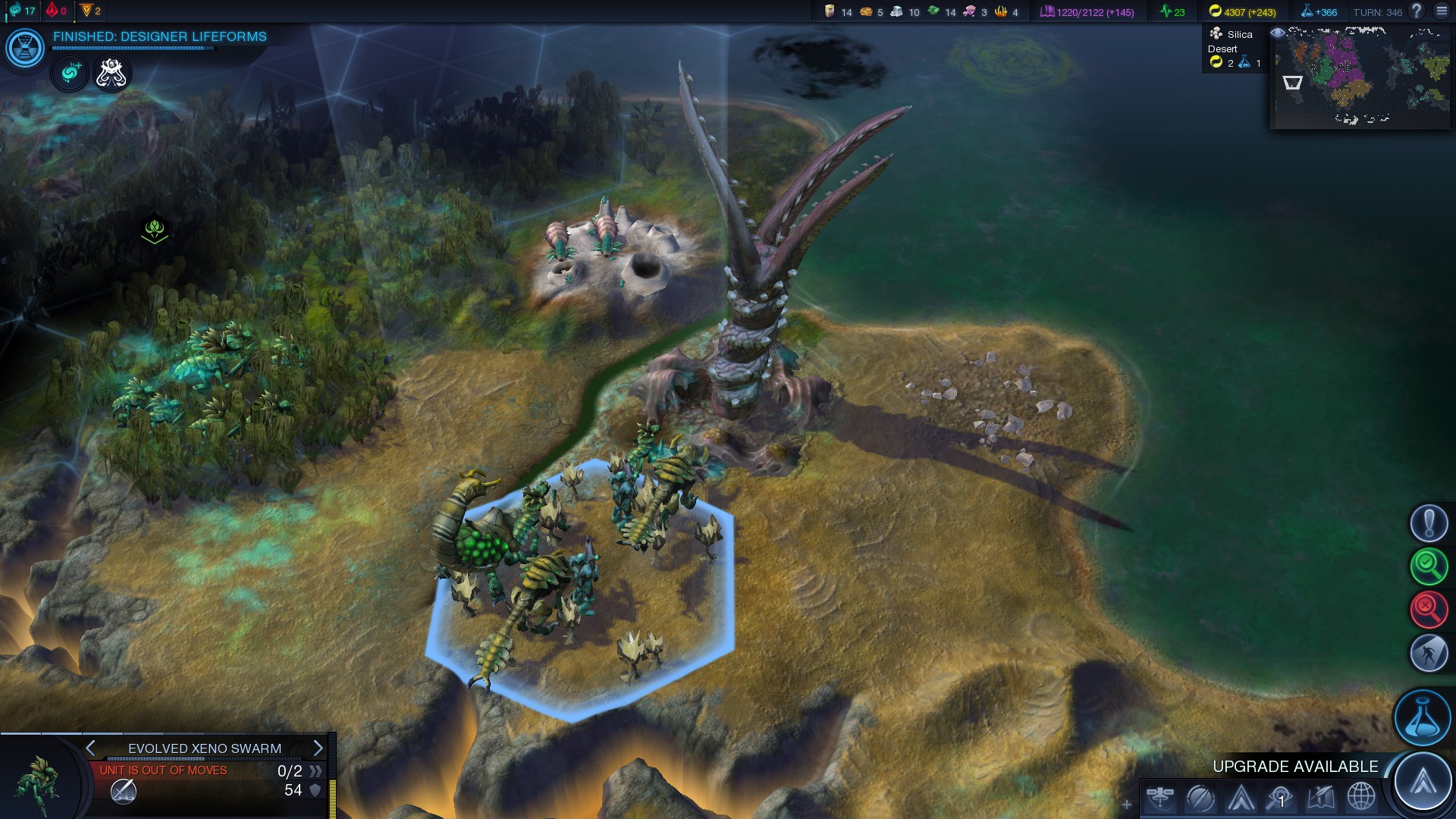
Task: Click the energy credits total in top bar
Action: click(x=1242, y=12)
